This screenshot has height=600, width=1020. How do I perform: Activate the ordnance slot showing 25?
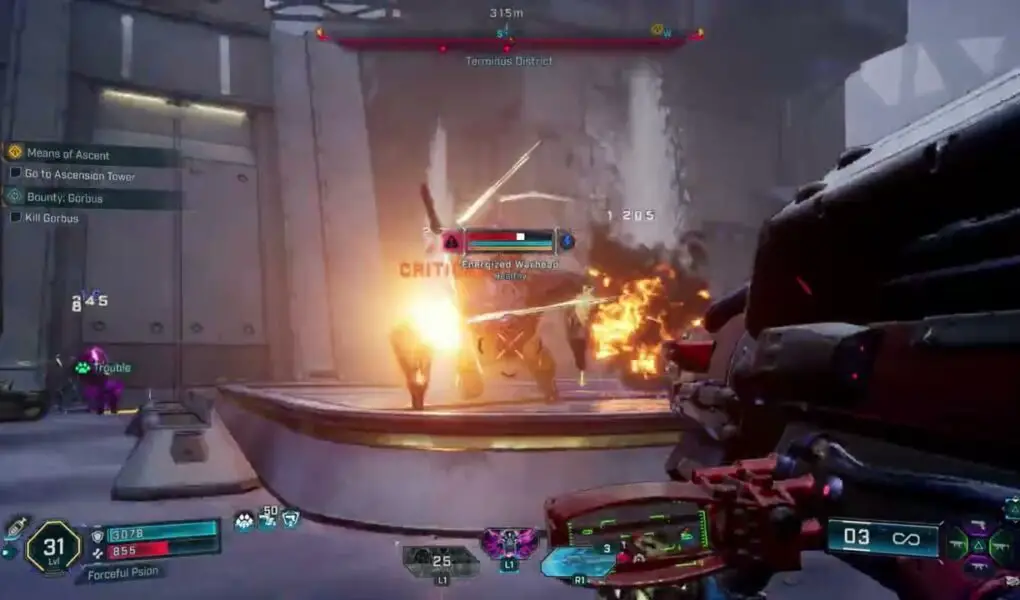440,560
